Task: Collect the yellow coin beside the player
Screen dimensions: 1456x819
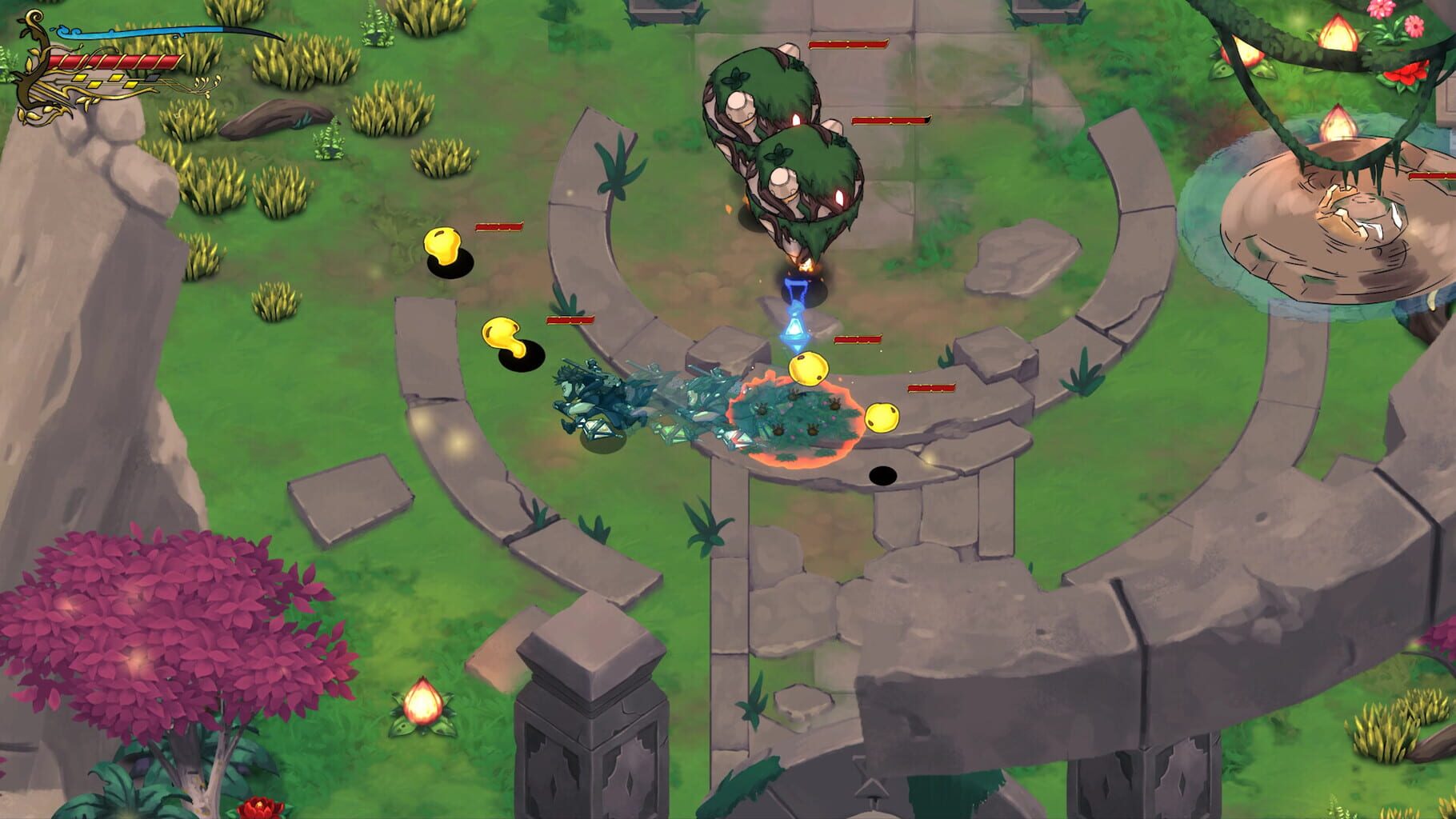Action: point(810,370)
